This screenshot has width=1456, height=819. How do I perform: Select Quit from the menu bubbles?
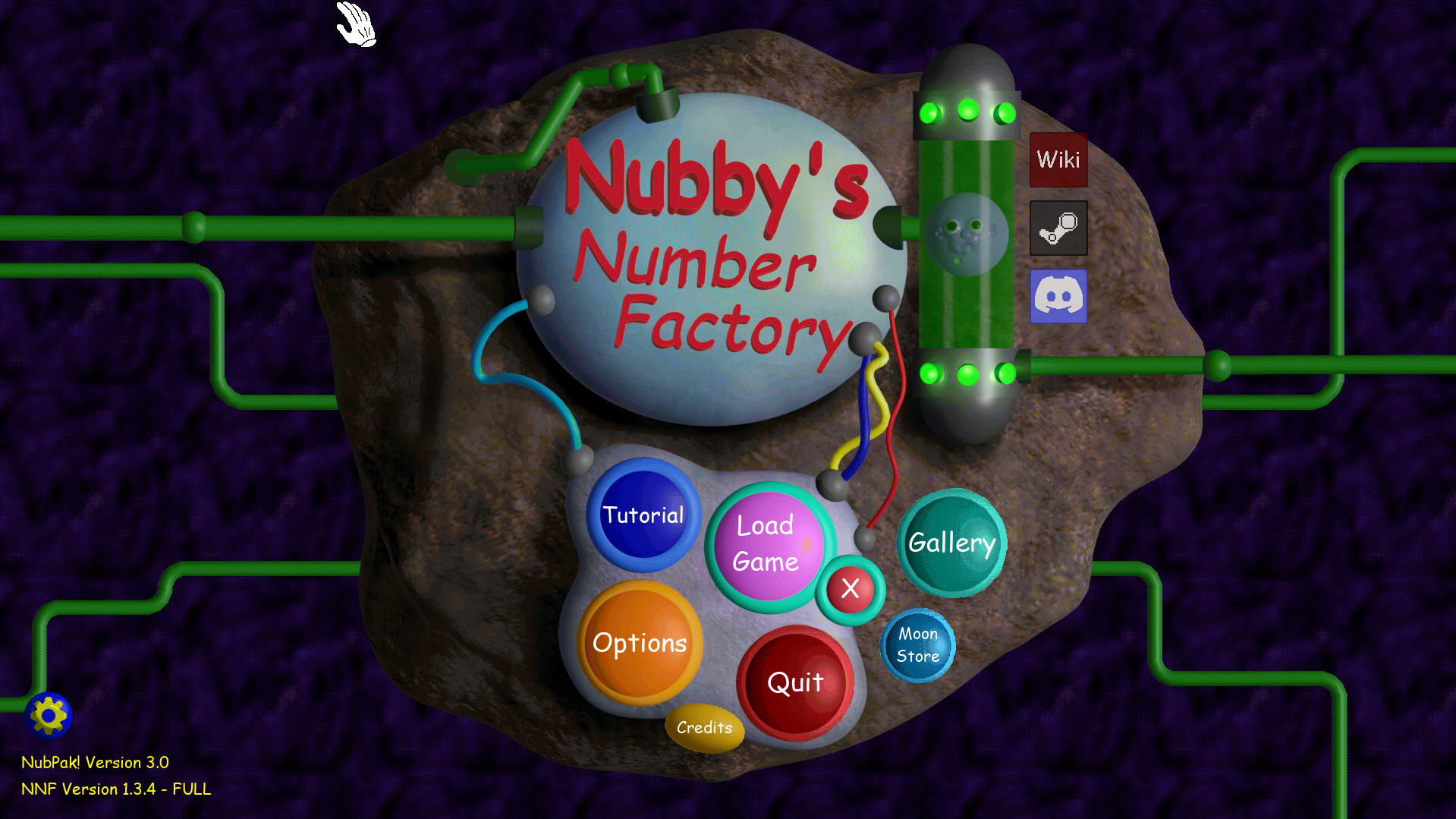click(796, 682)
